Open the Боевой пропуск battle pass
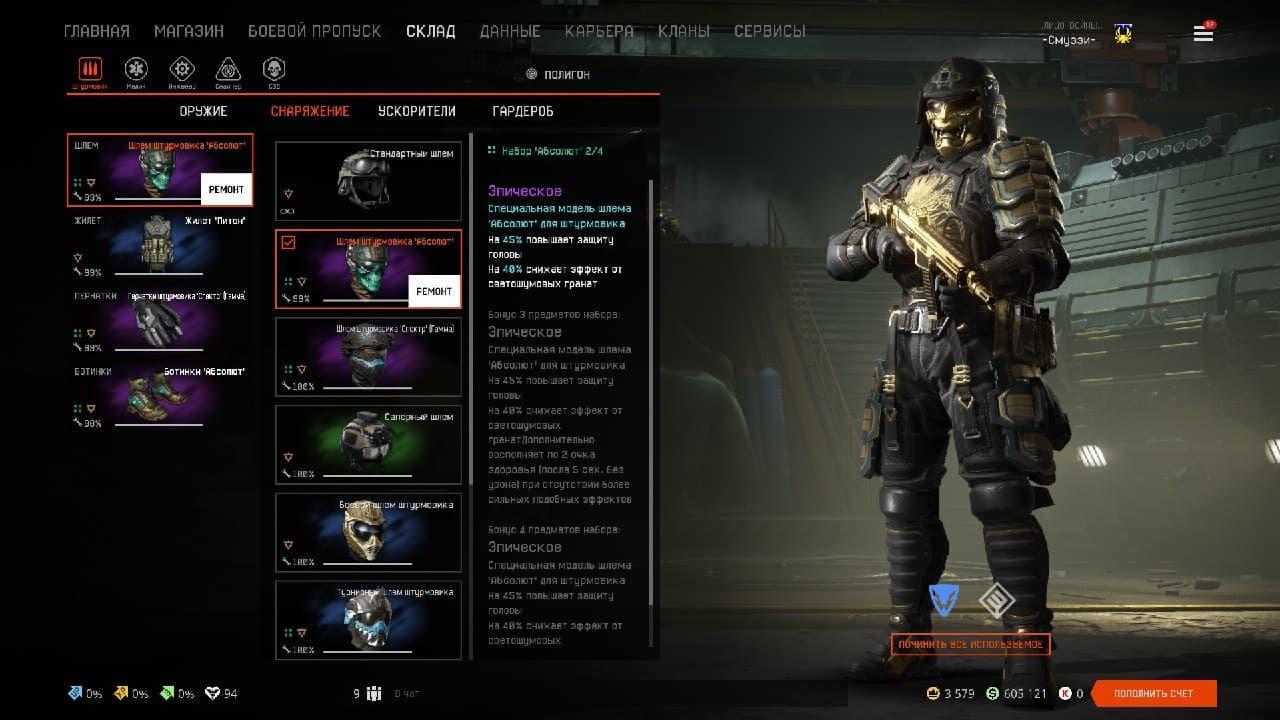 (314, 31)
